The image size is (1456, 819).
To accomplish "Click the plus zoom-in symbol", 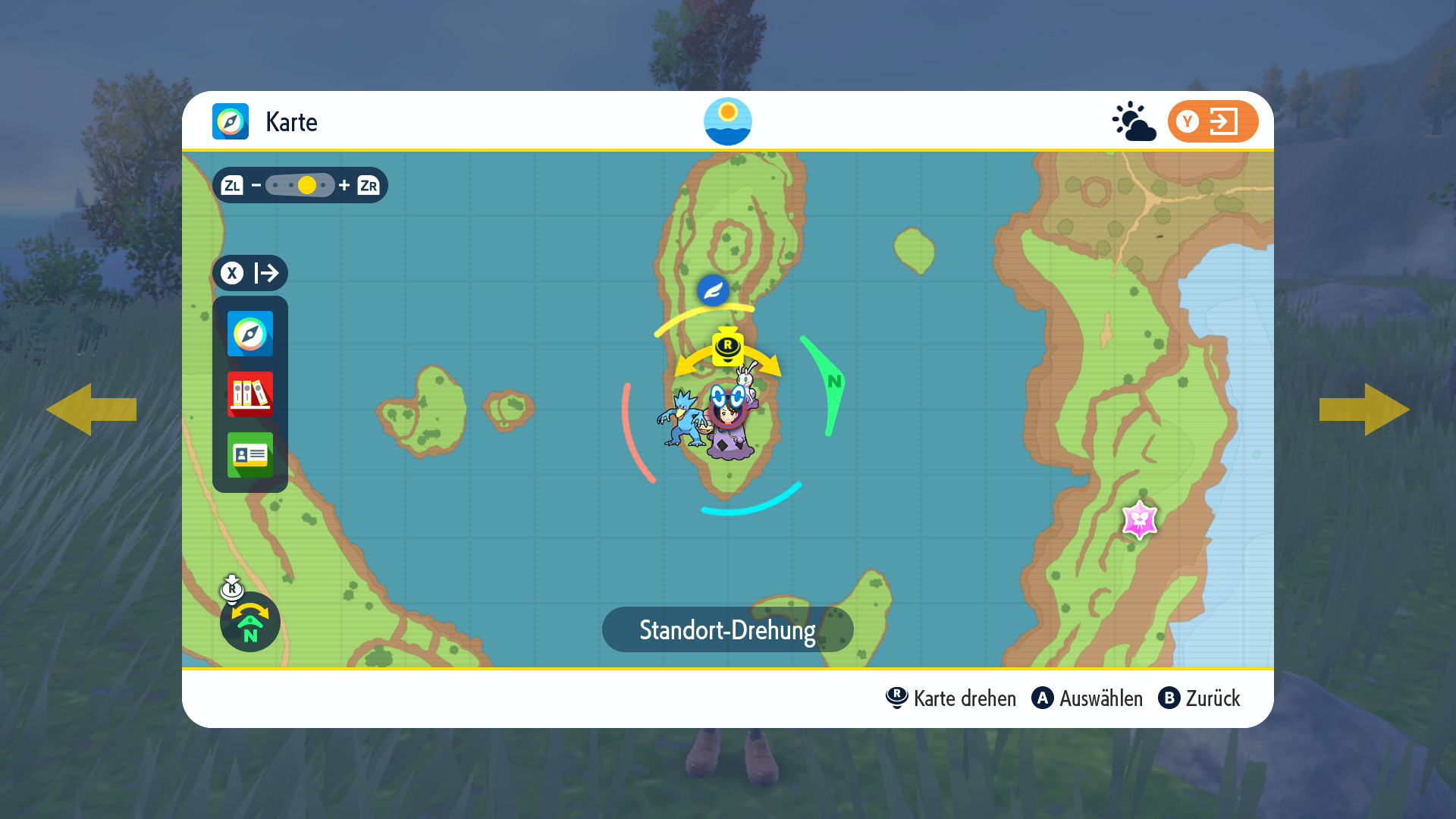I will coord(344,185).
